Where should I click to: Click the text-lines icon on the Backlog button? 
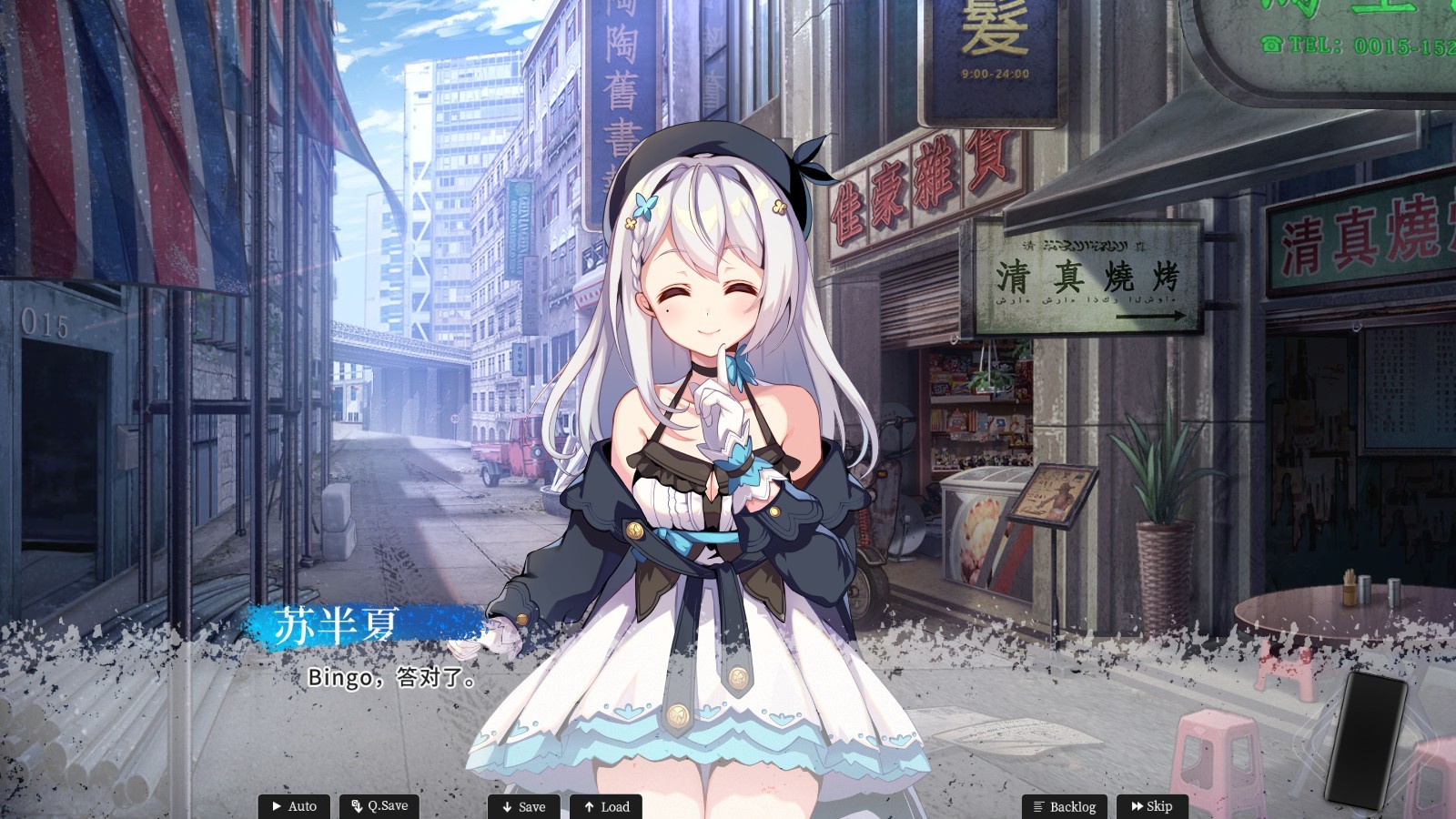coord(1039,806)
